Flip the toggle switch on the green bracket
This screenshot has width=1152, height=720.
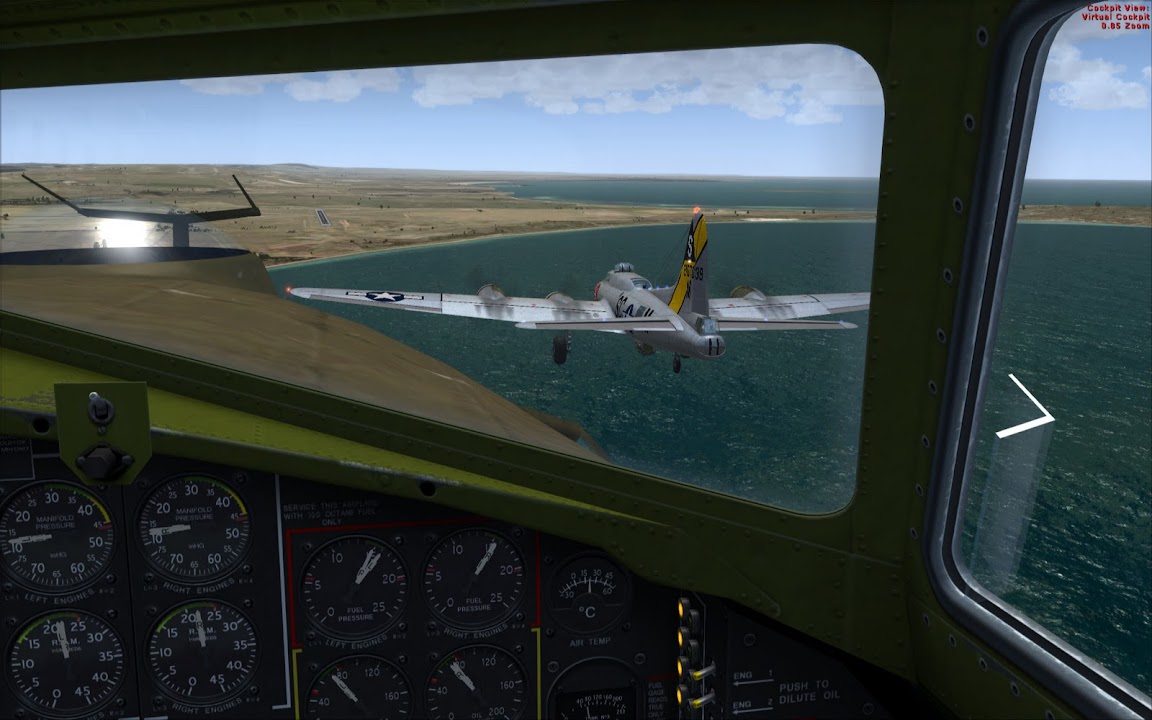coord(101,407)
